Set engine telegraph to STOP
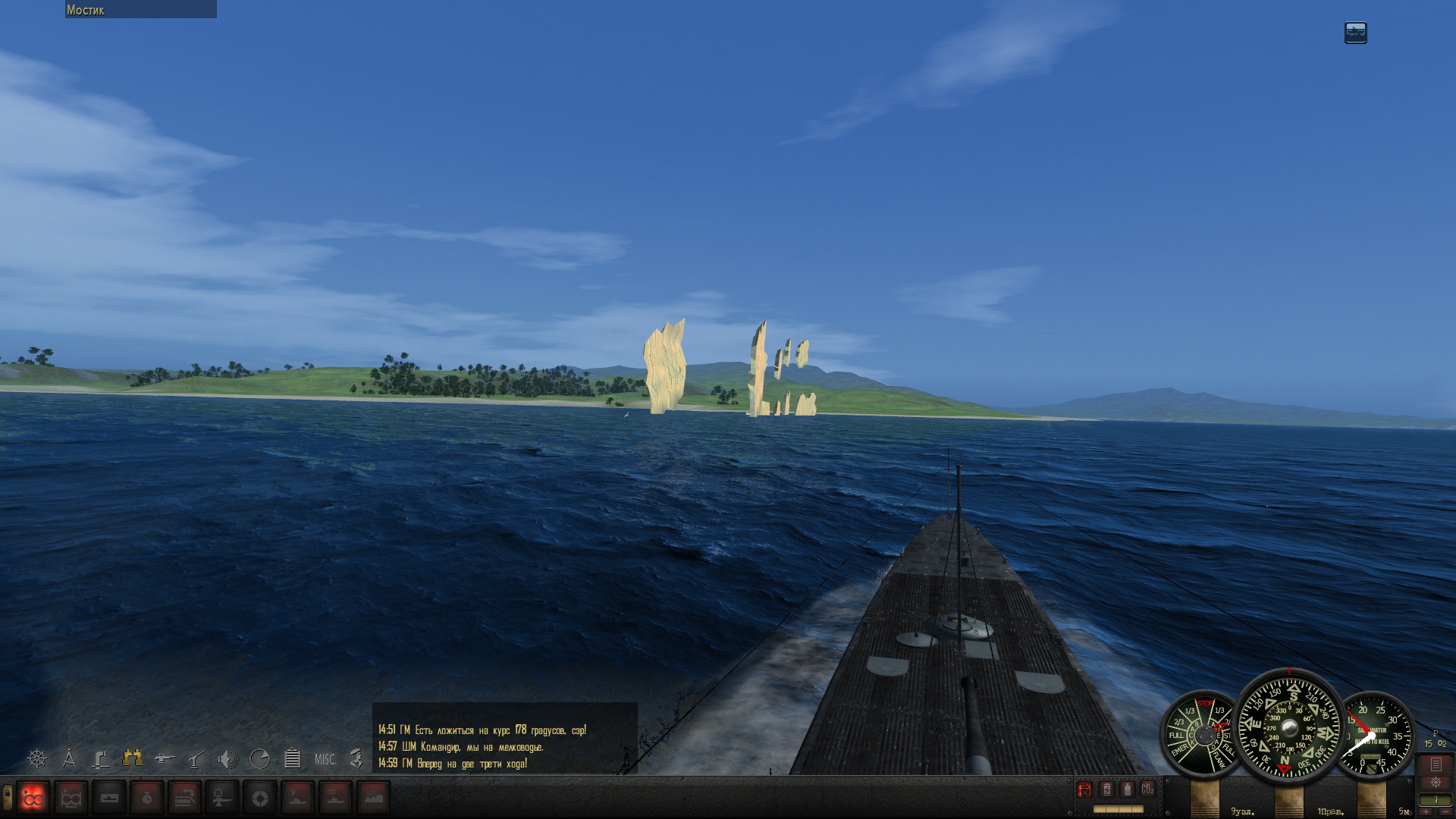Image resolution: width=1456 pixels, height=819 pixels. 1205,704
